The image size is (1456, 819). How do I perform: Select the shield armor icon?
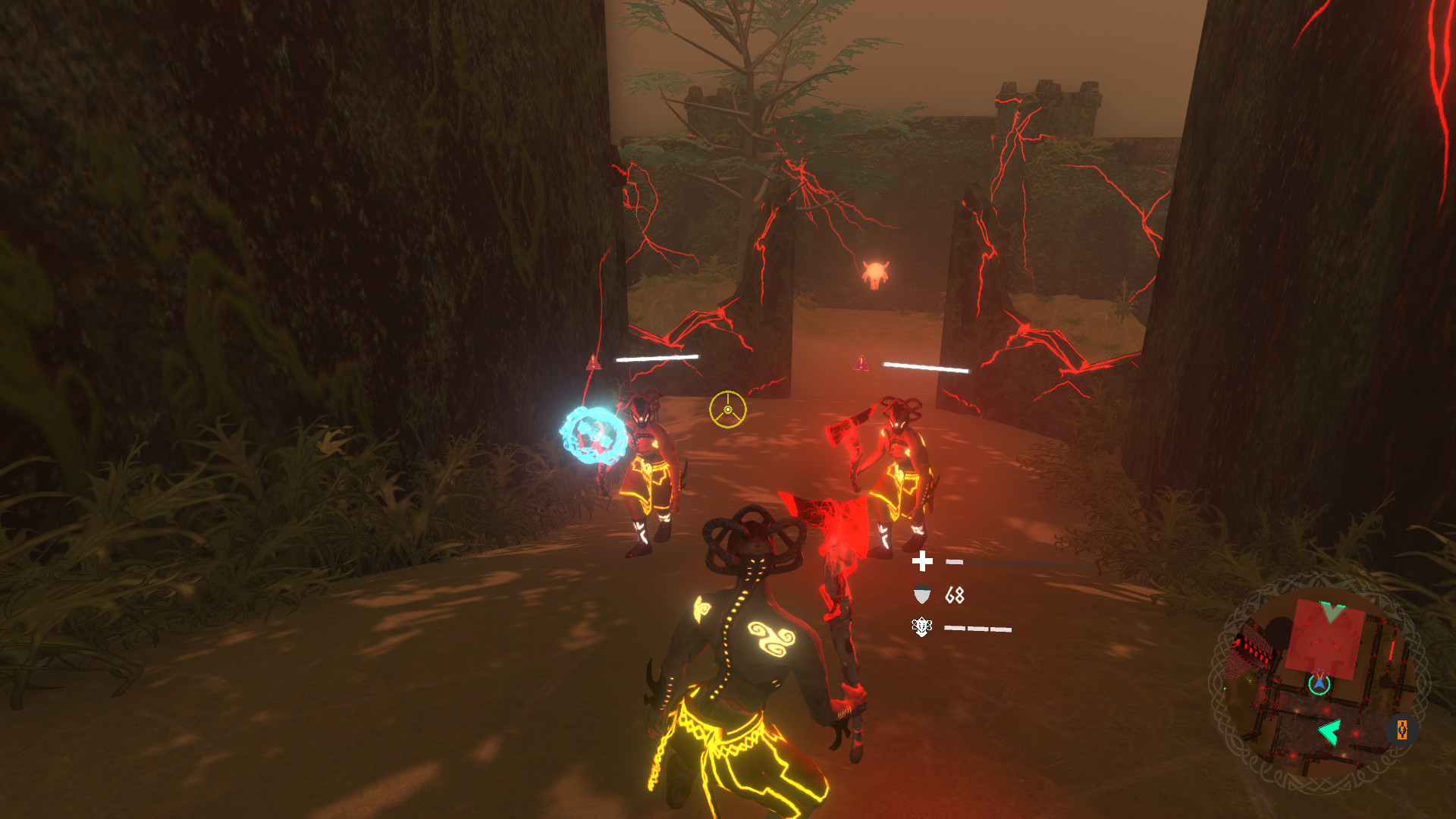pyautogui.click(x=921, y=595)
